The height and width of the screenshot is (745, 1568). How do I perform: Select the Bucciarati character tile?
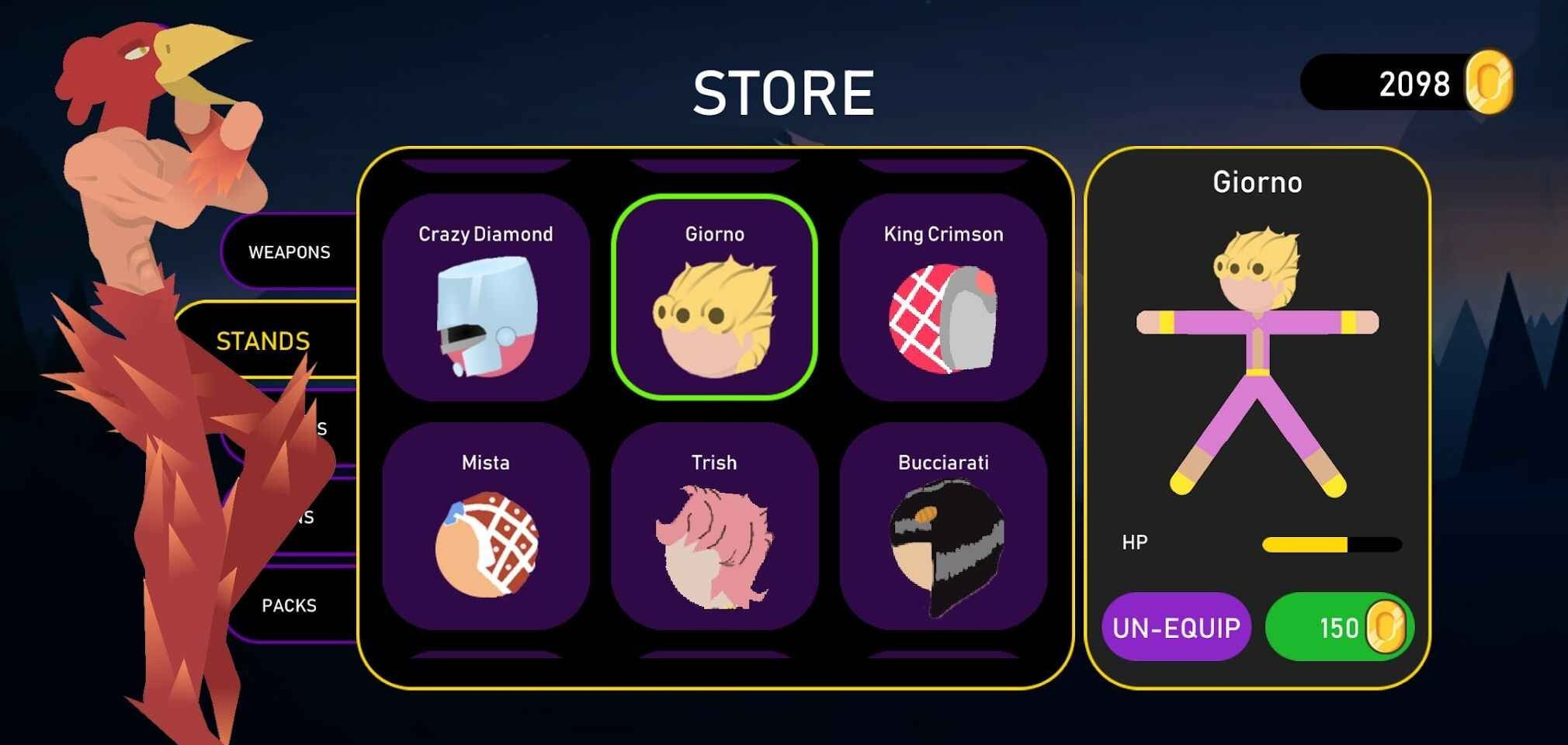(943, 526)
